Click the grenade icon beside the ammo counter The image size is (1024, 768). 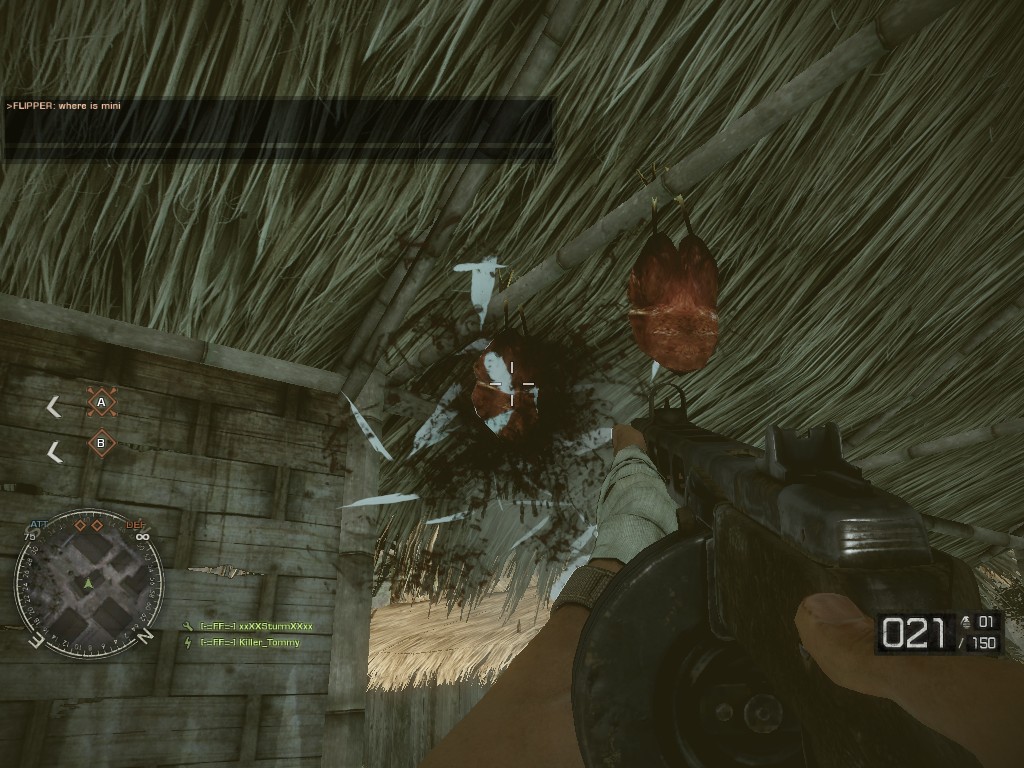964,622
